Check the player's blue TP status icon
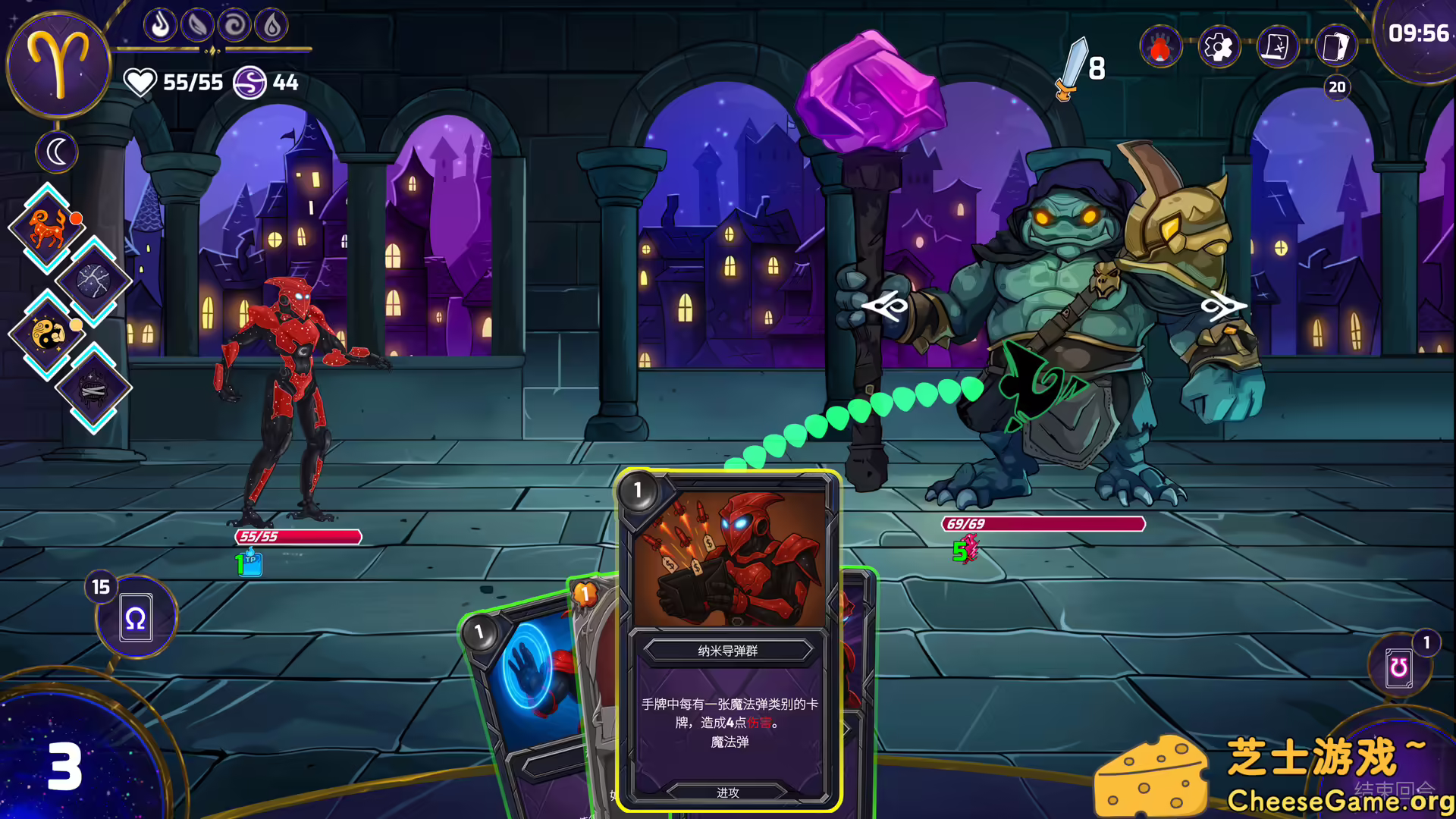The image size is (1456, 819). pyautogui.click(x=249, y=564)
